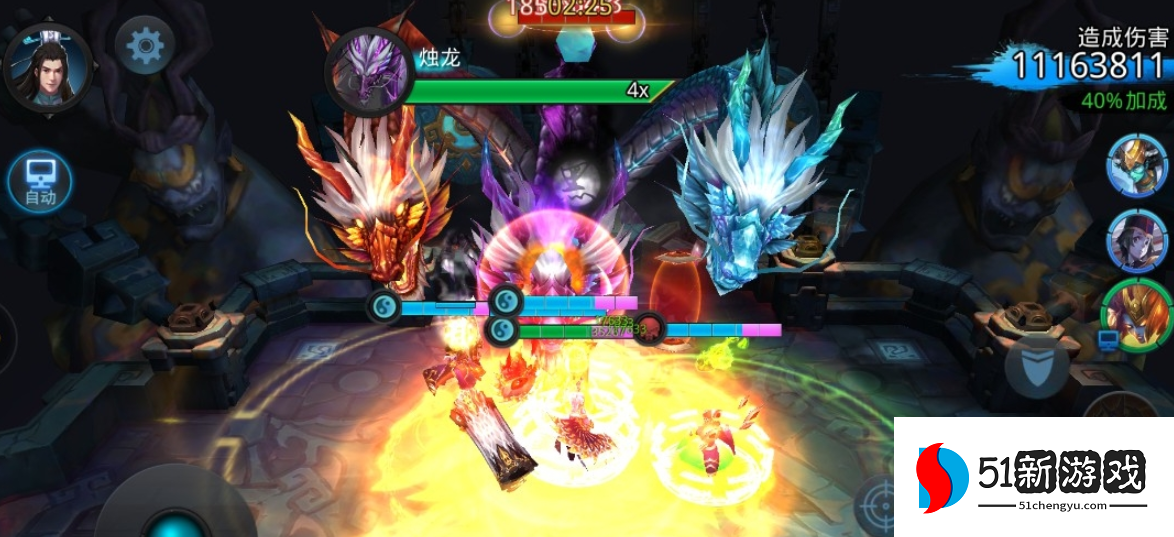Screen dimensions: 1174x537
Task: Tap the player hero portrait
Action: [47, 66]
